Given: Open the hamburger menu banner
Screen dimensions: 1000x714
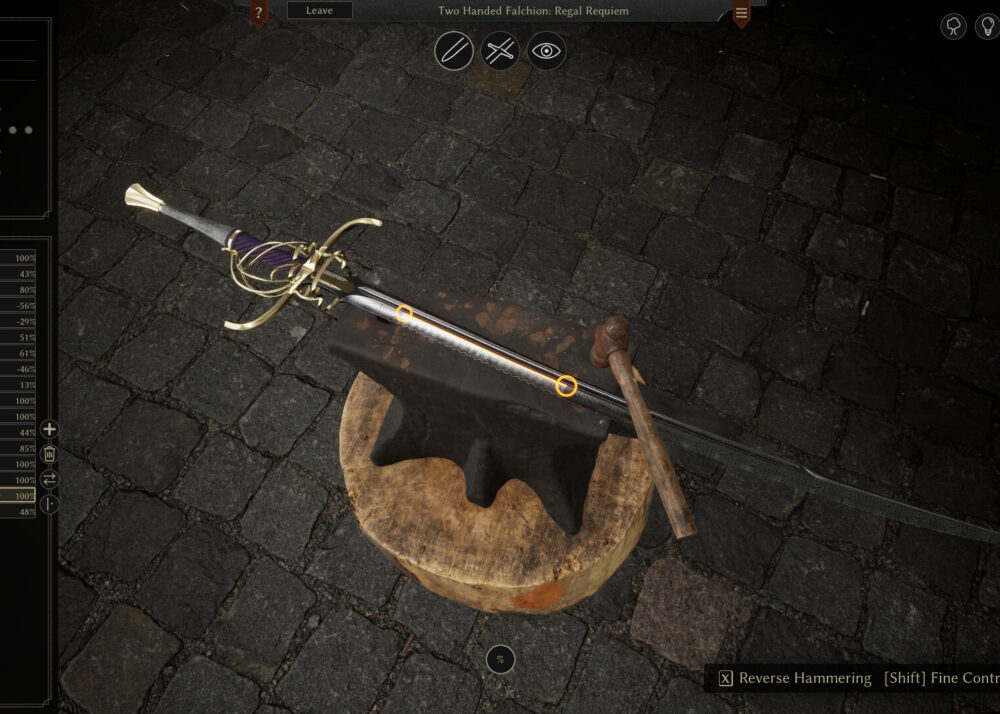Looking at the screenshot, I should click(x=741, y=14).
